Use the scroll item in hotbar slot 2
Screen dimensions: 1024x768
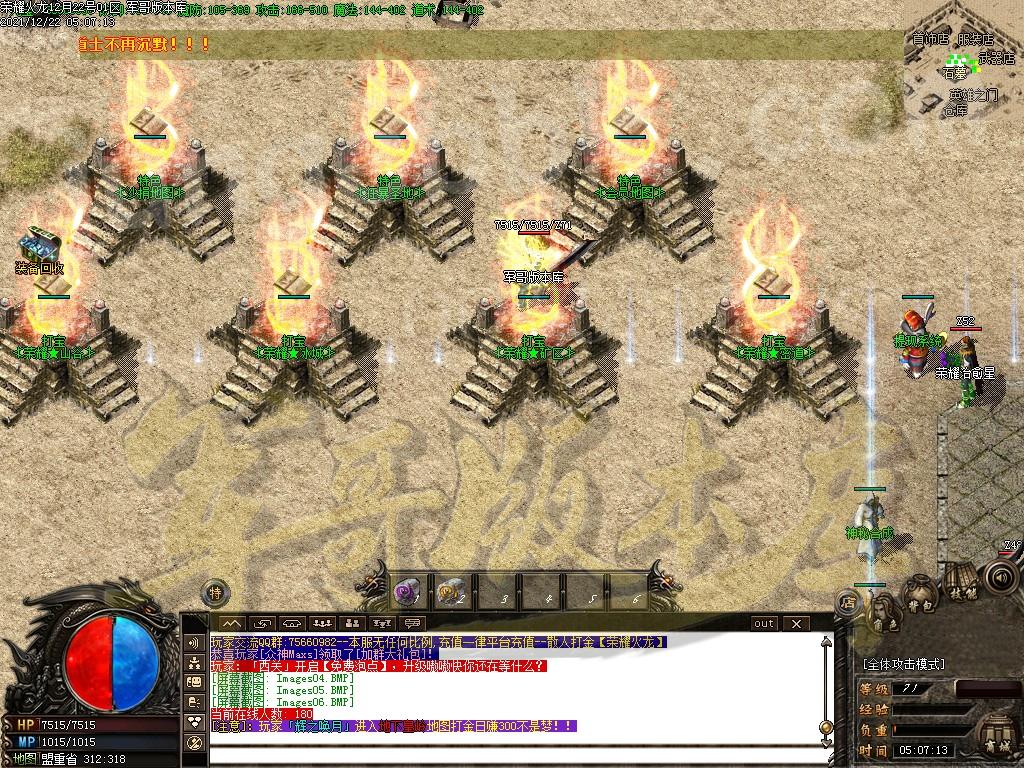tap(449, 593)
